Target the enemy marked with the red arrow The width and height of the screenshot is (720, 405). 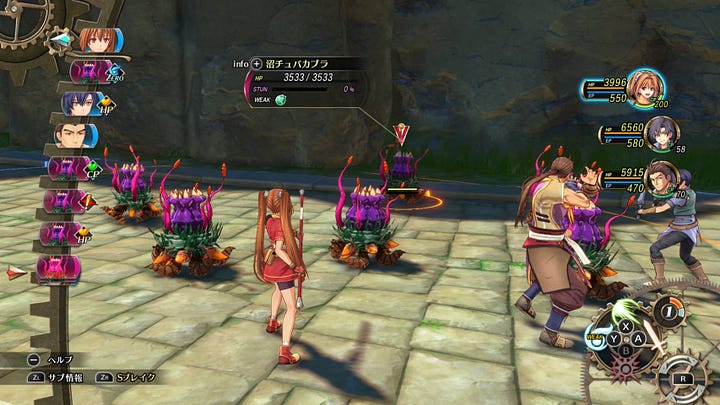click(x=402, y=163)
